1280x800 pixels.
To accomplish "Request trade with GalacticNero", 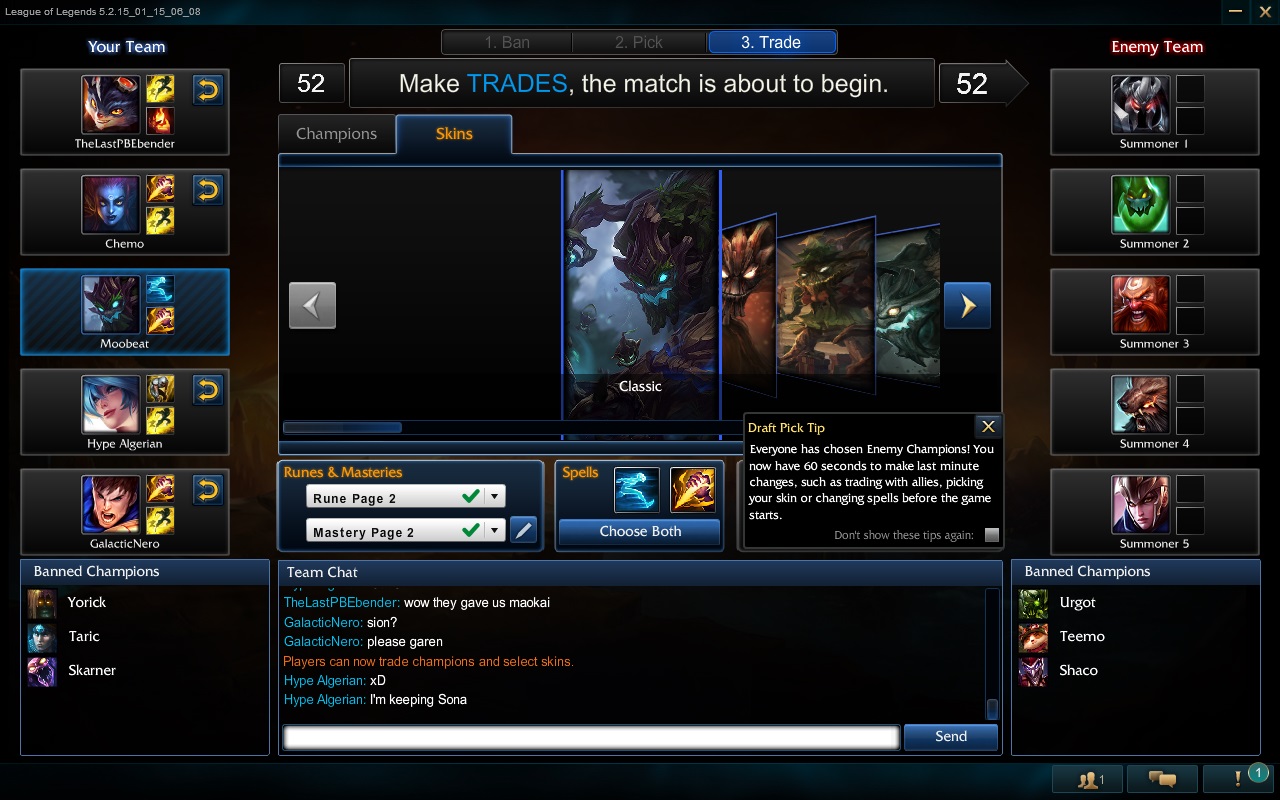I will click(208, 490).
